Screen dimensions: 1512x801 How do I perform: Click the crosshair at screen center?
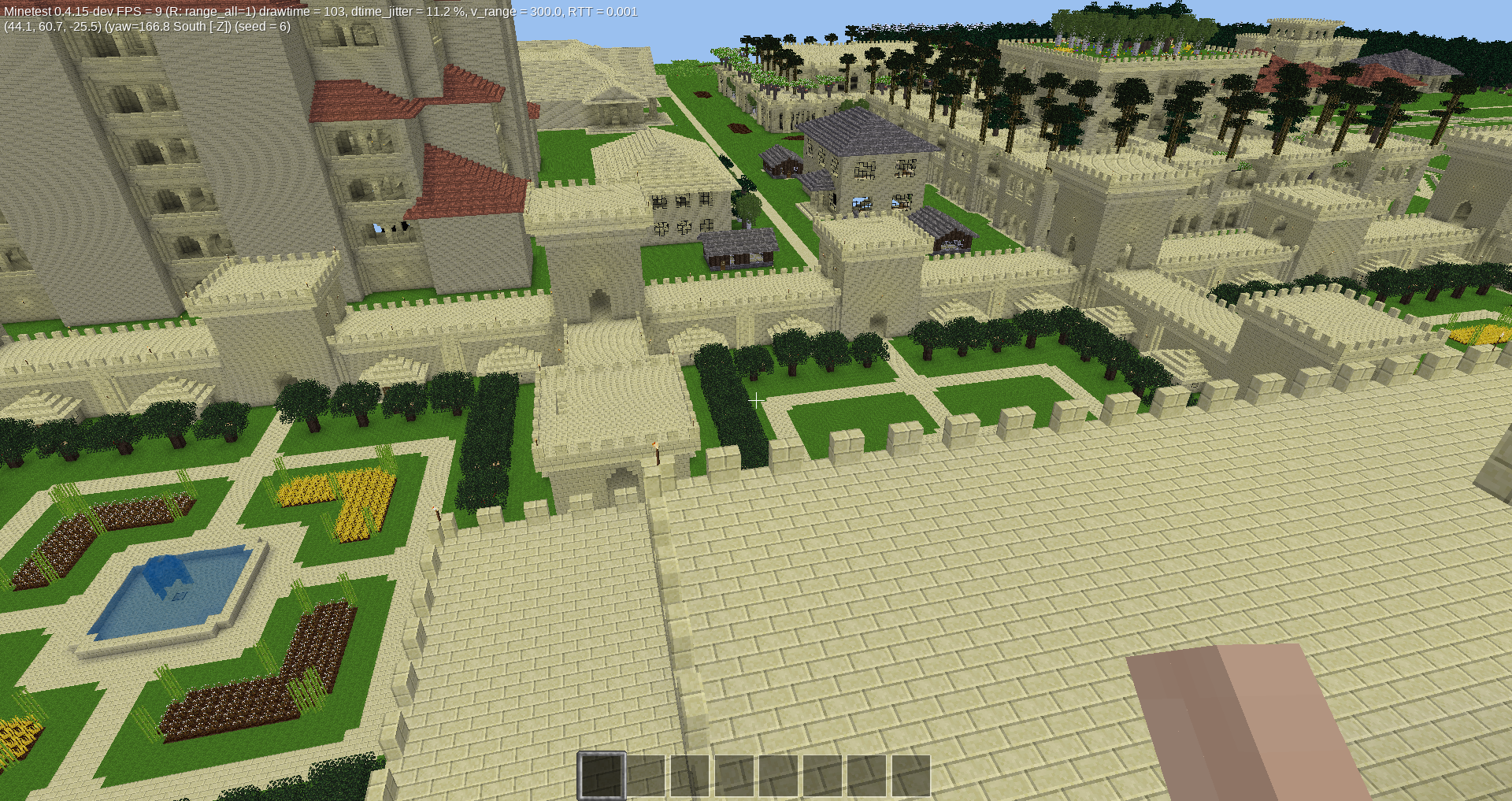click(x=756, y=400)
